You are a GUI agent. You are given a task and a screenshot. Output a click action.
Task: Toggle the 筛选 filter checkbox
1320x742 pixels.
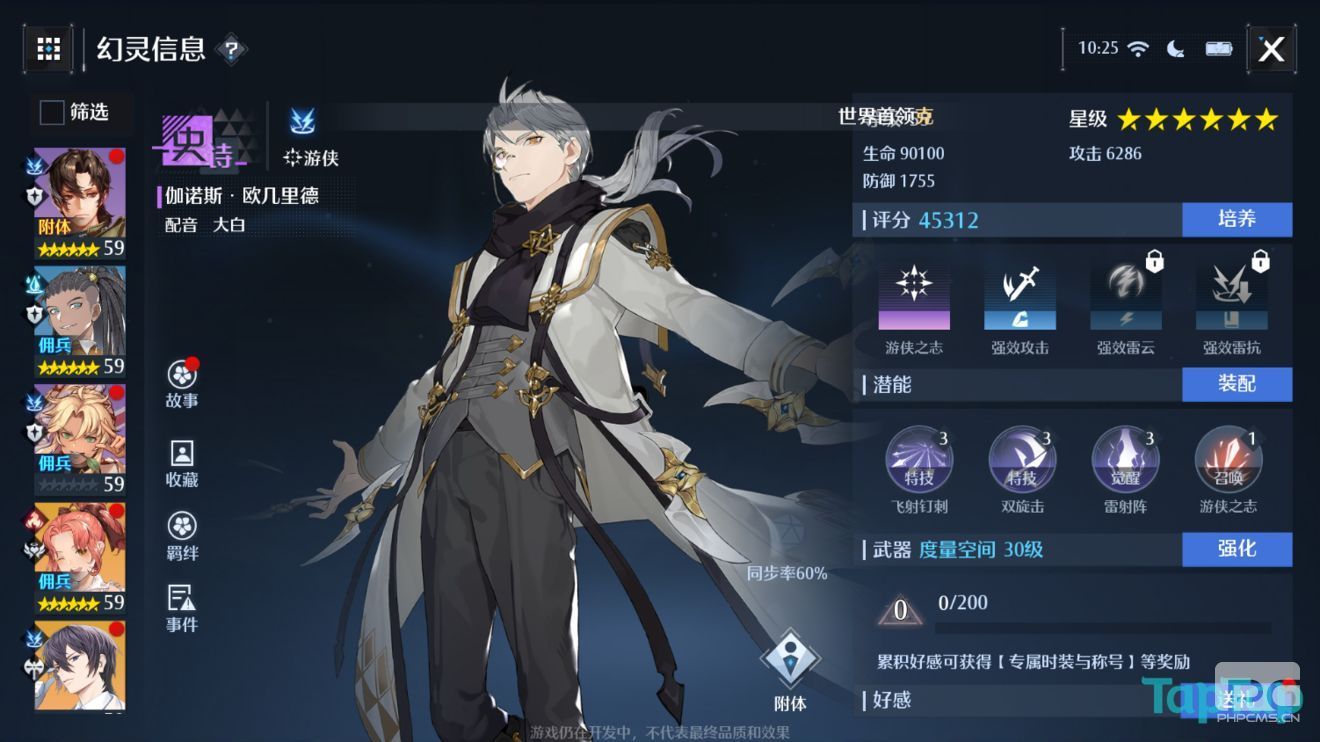coord(51,113)
